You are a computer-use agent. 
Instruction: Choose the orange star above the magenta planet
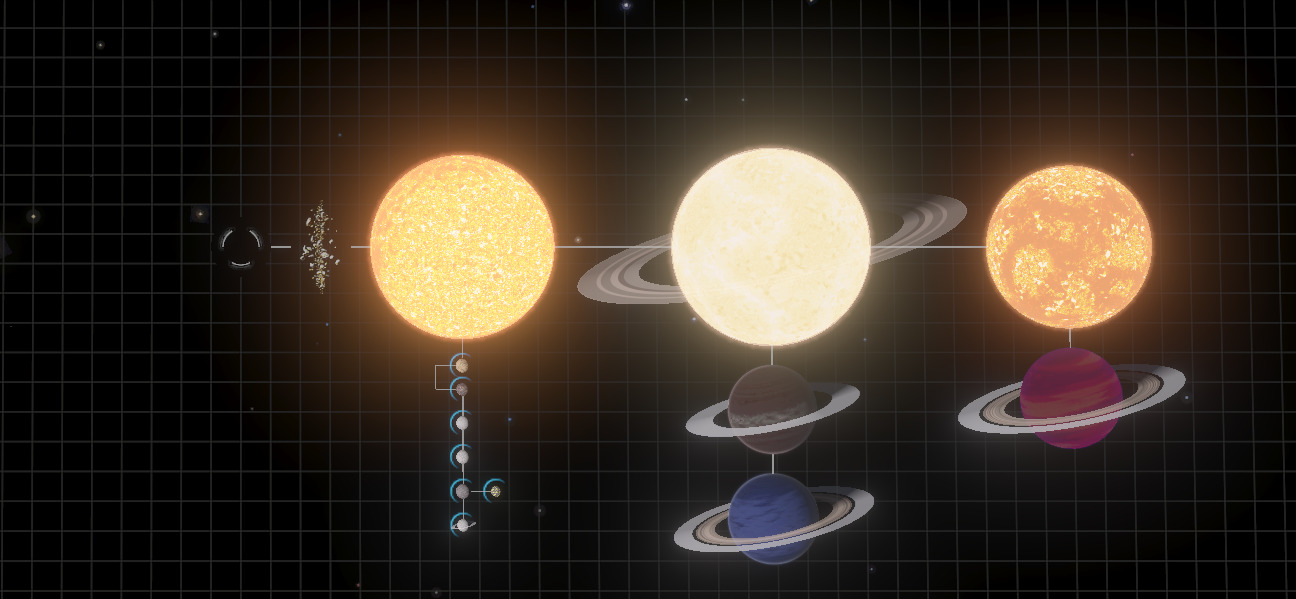1068,246
